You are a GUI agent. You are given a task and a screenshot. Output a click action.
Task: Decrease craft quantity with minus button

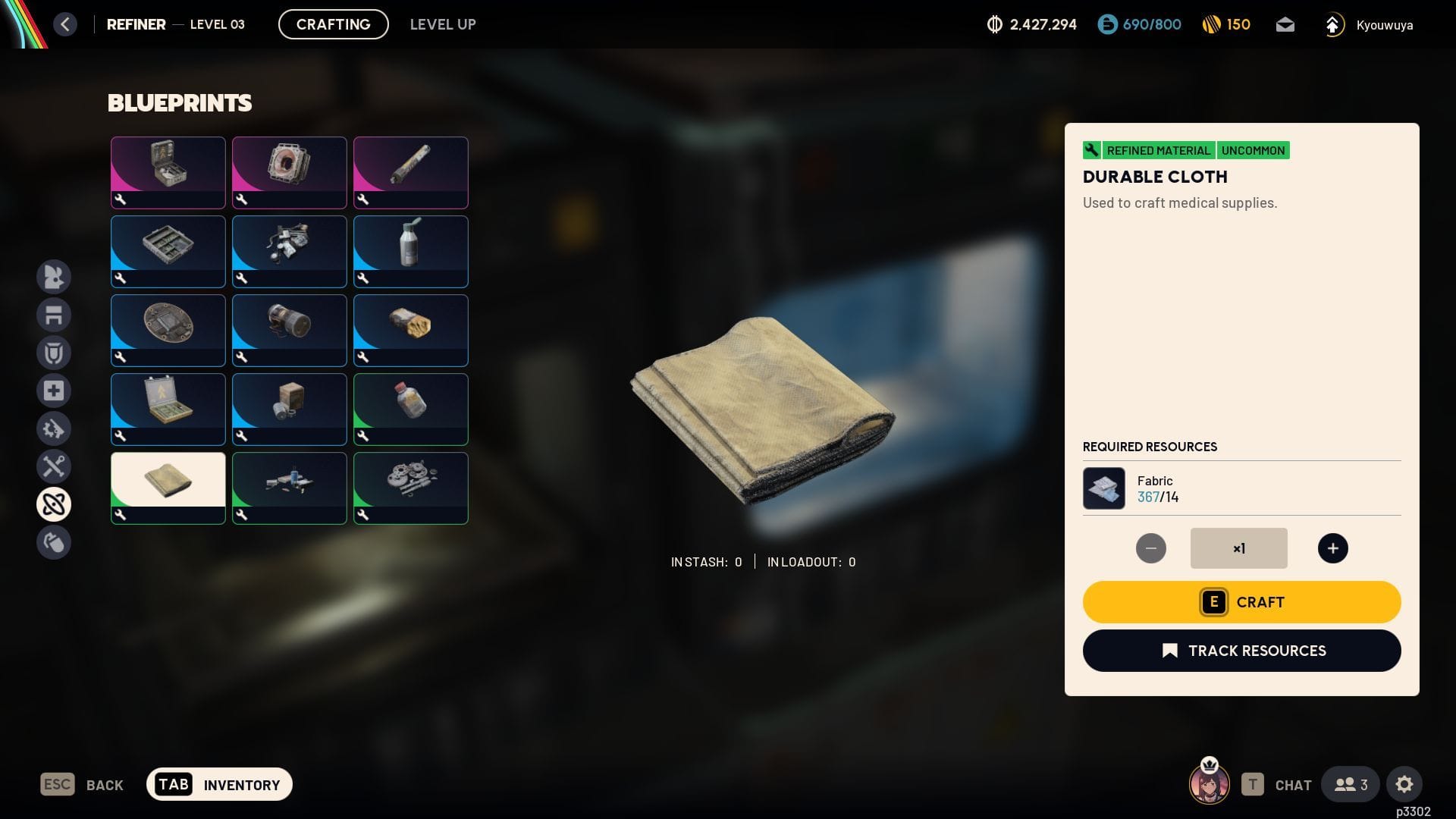point(1150,548)
